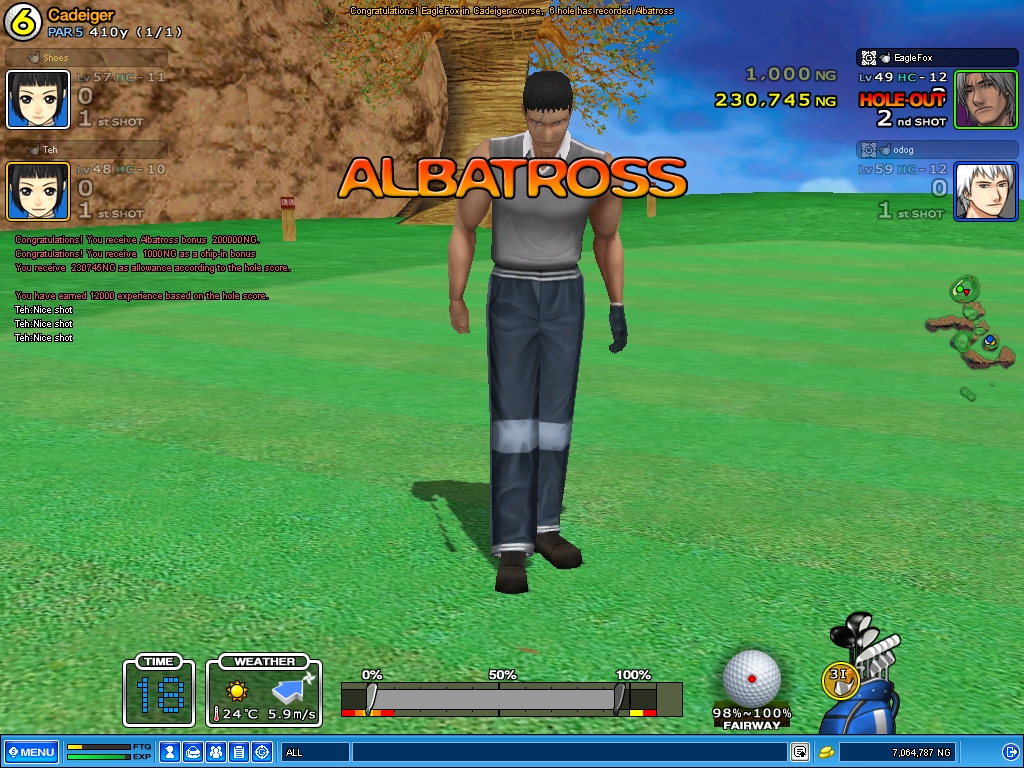Click the single-person character icon

point(170,751)
